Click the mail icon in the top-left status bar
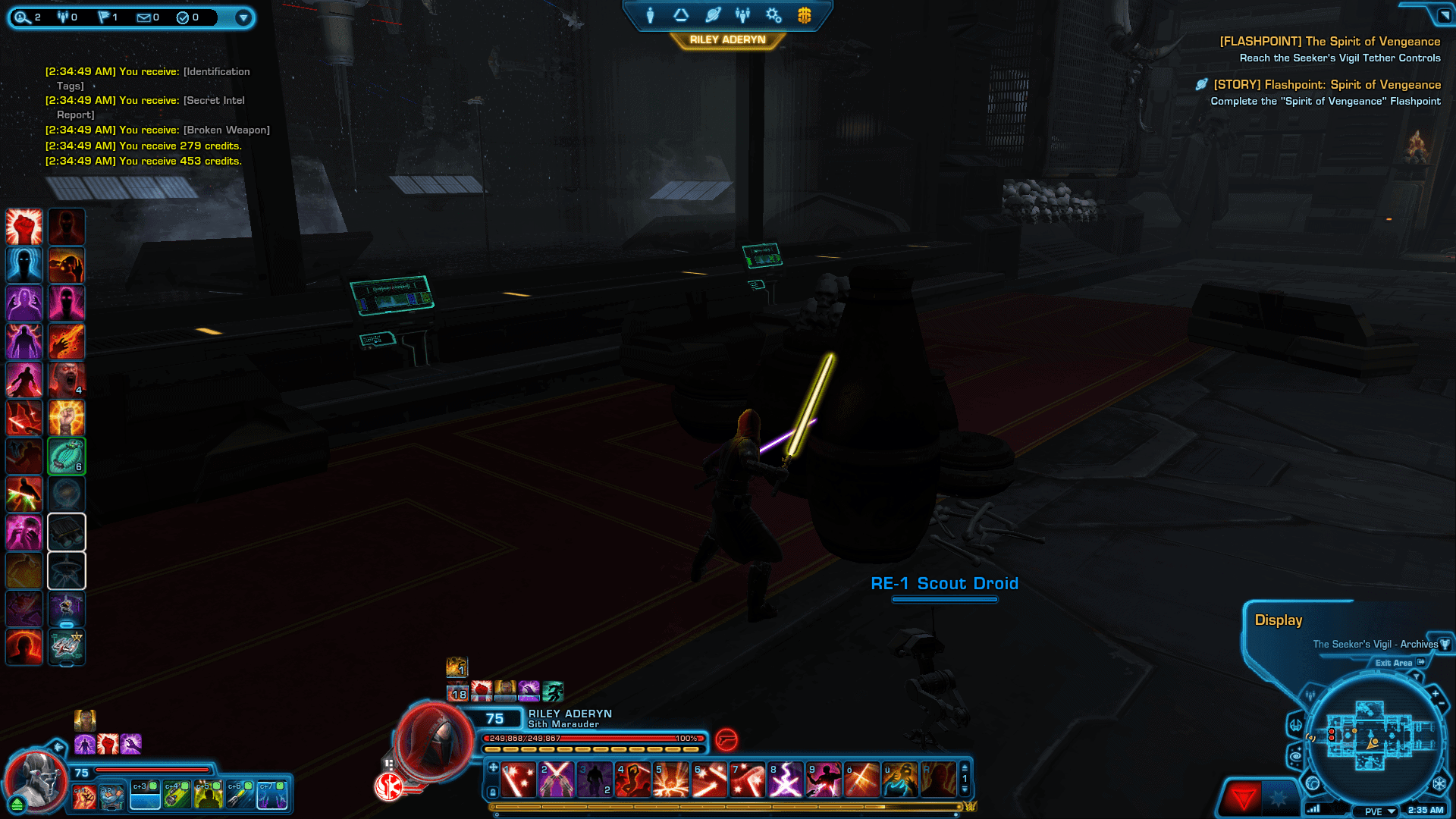 [x=143, y=17]
